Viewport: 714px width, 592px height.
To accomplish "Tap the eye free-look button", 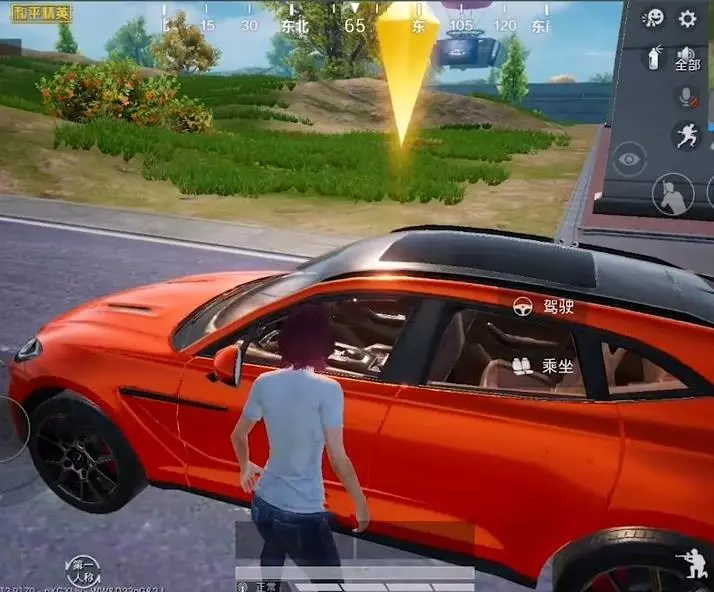I will click(629, 159).
